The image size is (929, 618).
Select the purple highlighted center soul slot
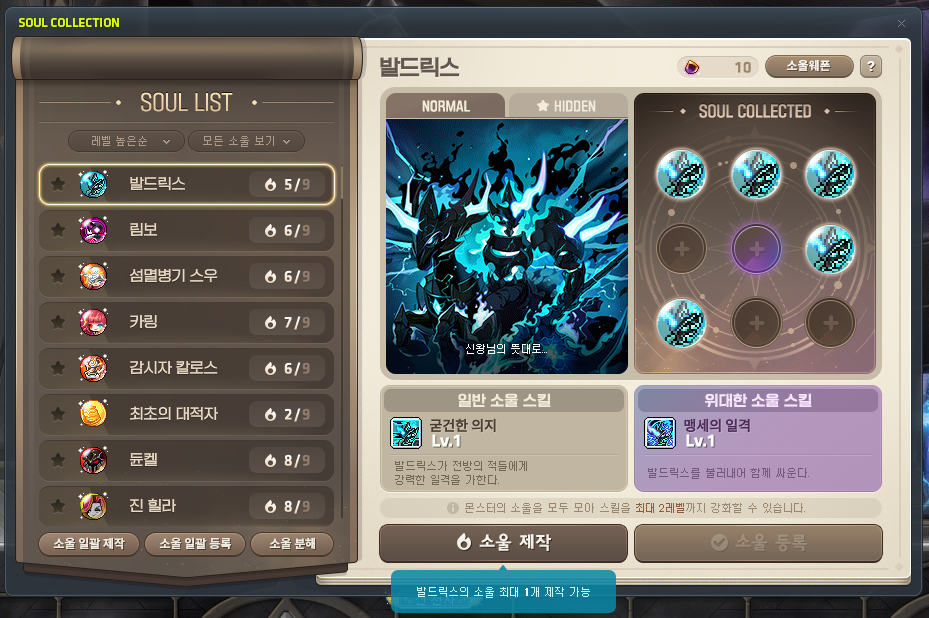[x=756, y=247]
